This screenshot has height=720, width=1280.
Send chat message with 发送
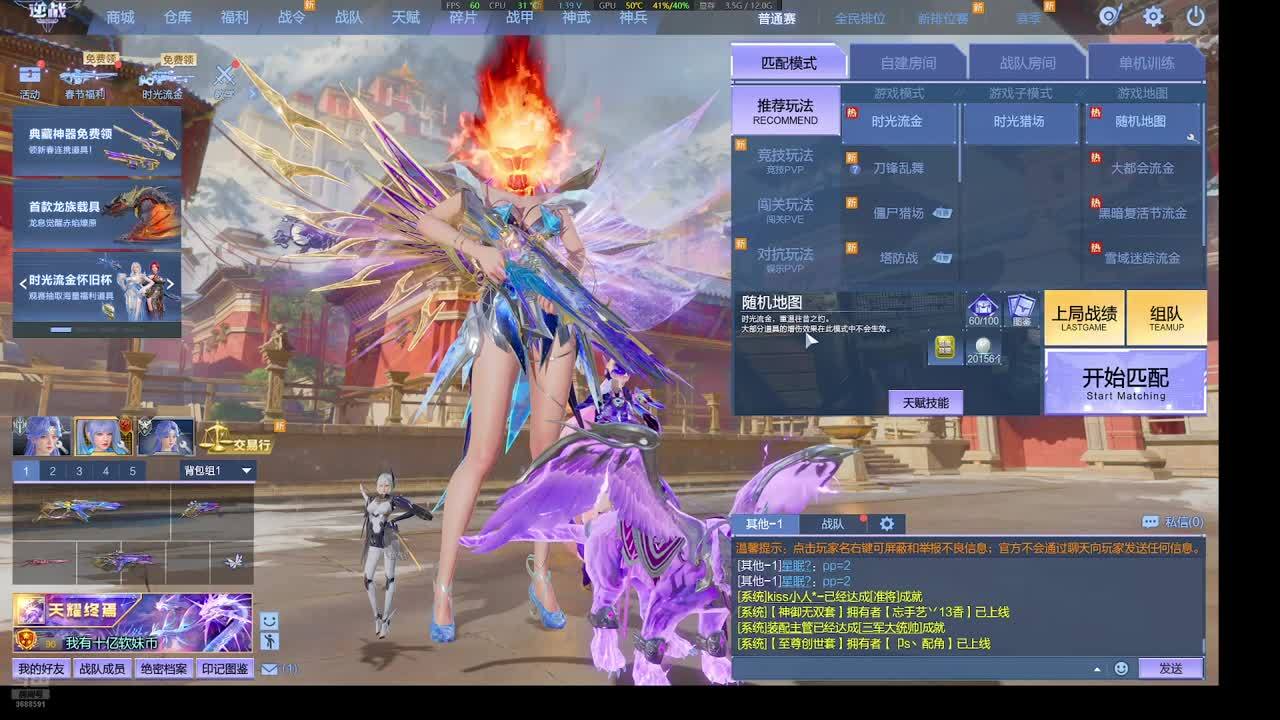click(x=1170, y=668)
